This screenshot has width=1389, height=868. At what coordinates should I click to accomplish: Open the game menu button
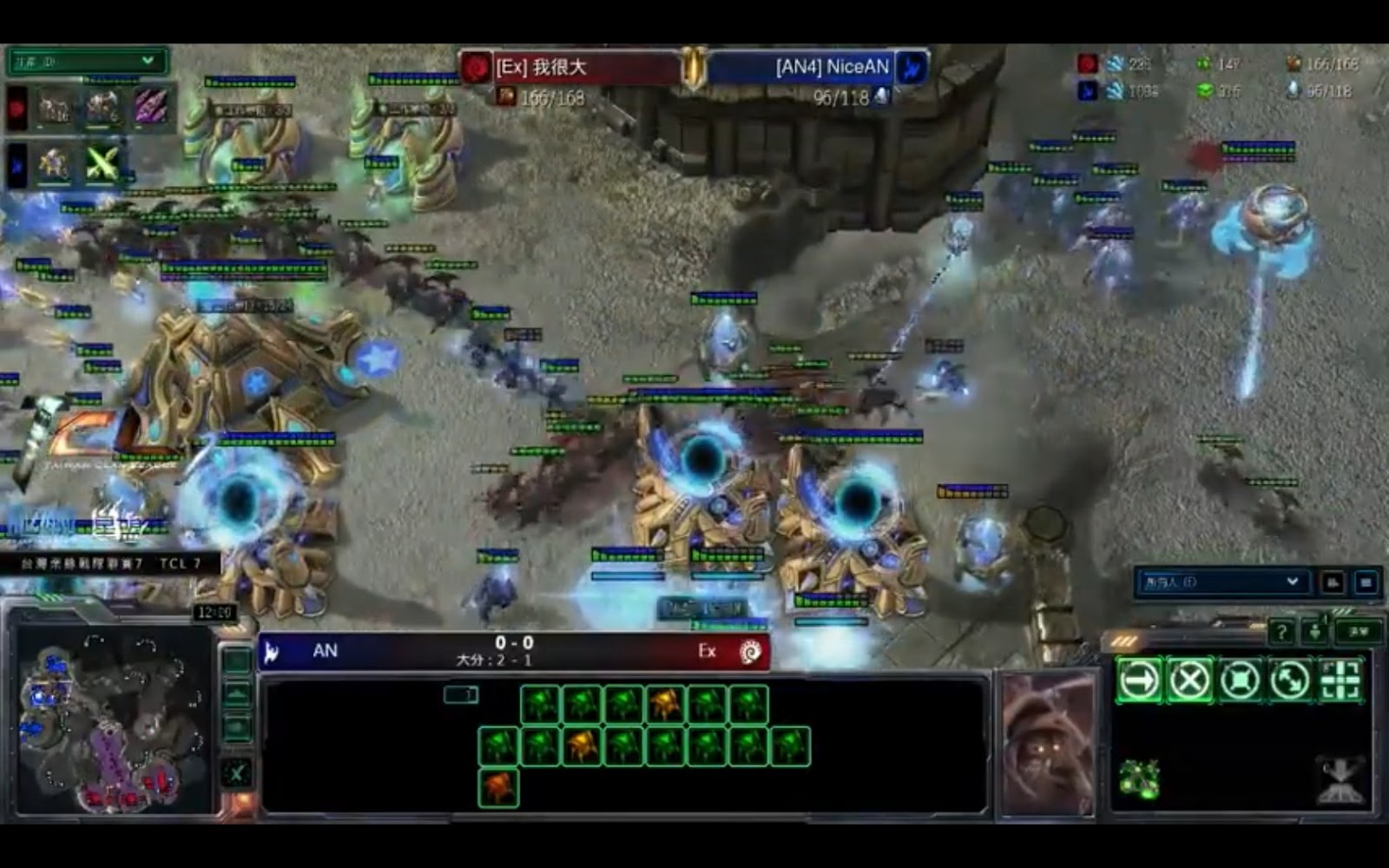[1359, 632]
